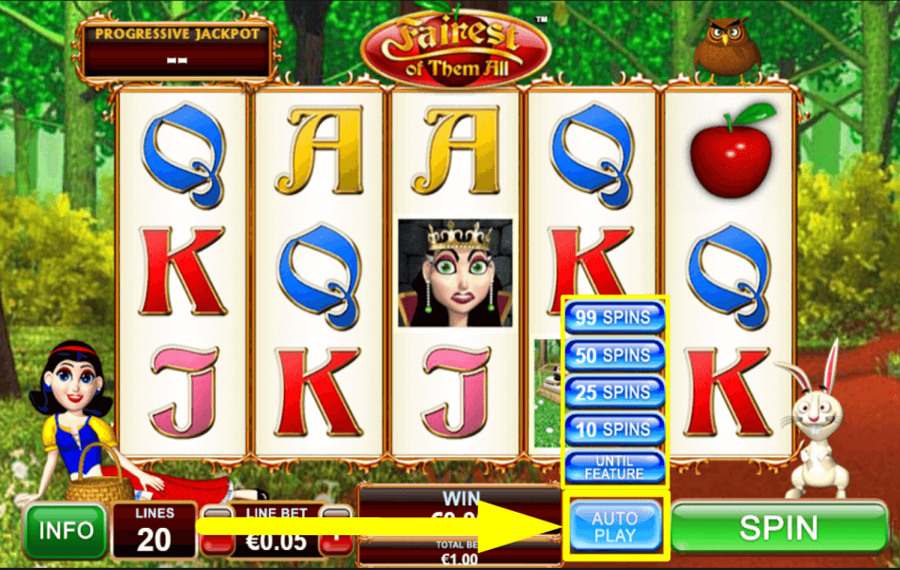
Task: Set autoplay to 10 Spins
Action: click(615, 429)
